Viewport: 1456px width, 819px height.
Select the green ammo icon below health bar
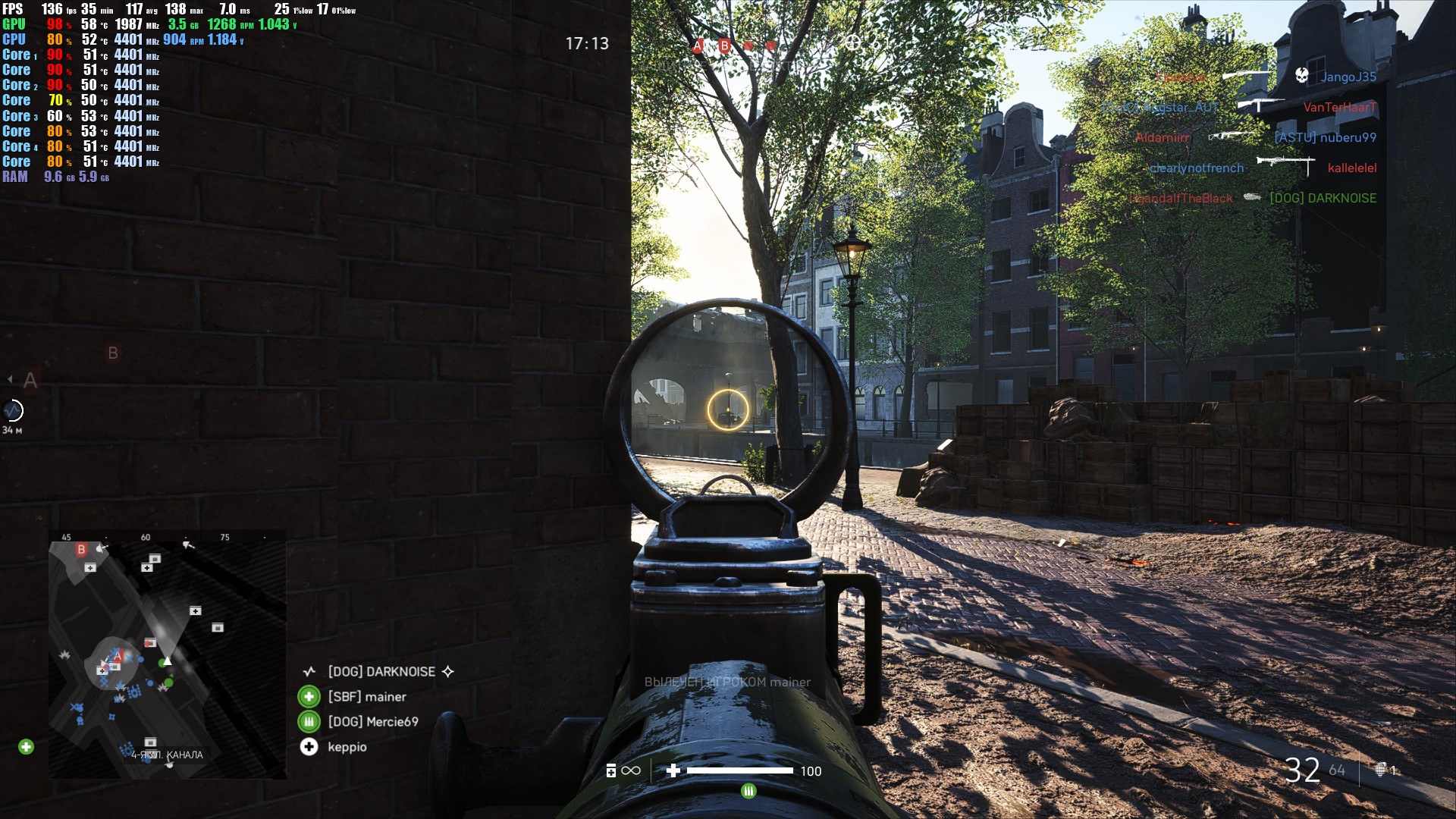point(748,791)
